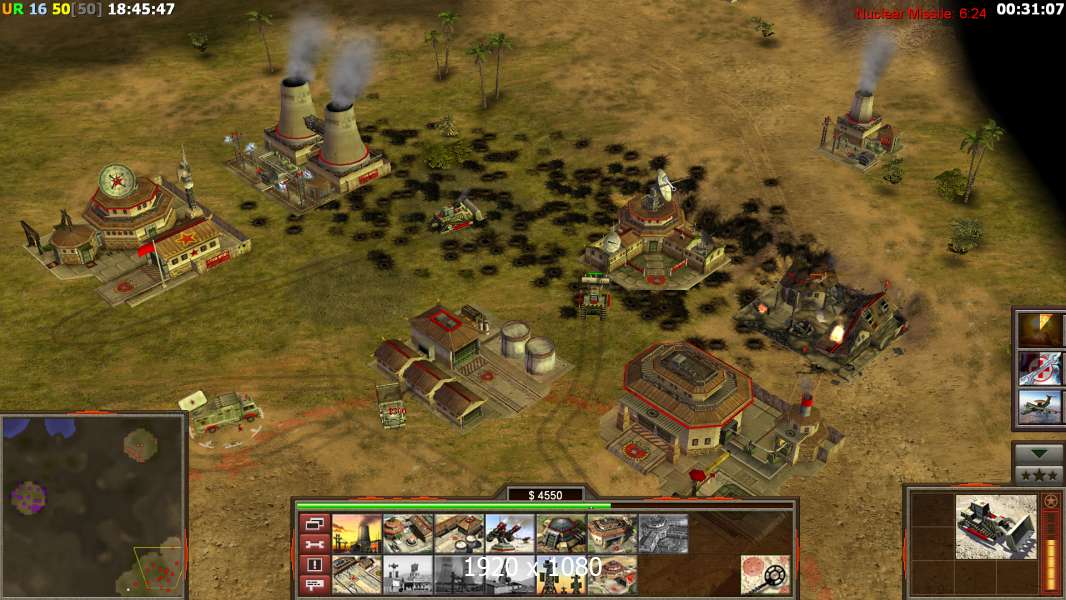
Task: Build the Nuclear Reactor with cooling towers
Action: (x=357, y=534)
